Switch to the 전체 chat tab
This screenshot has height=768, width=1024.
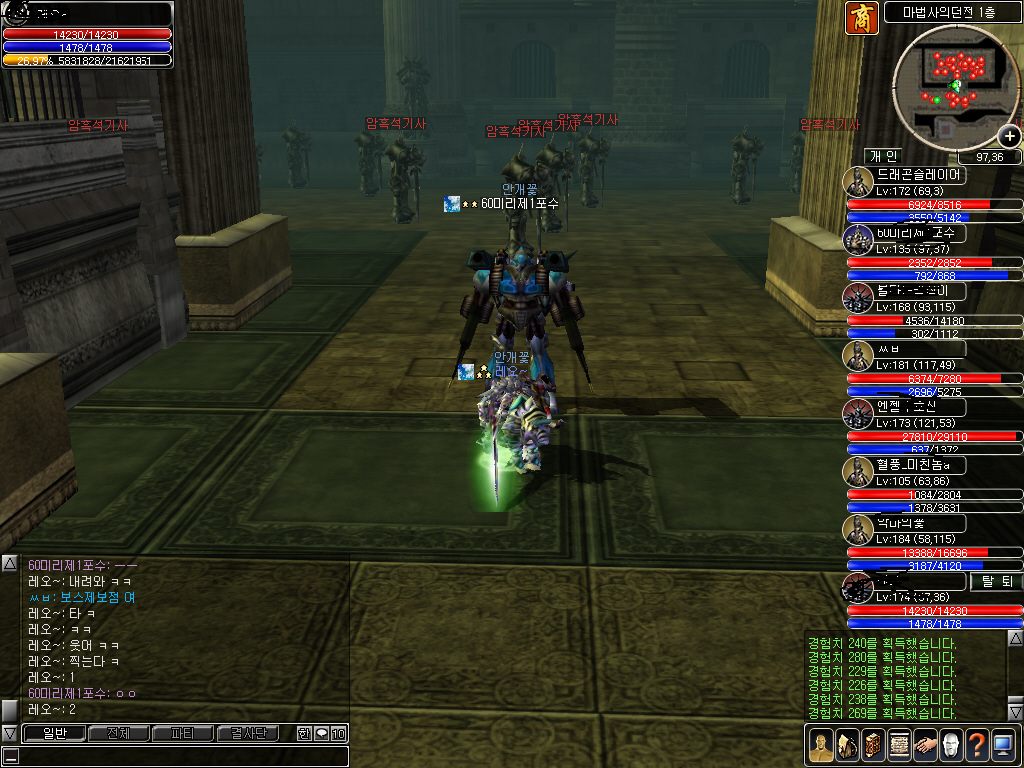point(118,734)
